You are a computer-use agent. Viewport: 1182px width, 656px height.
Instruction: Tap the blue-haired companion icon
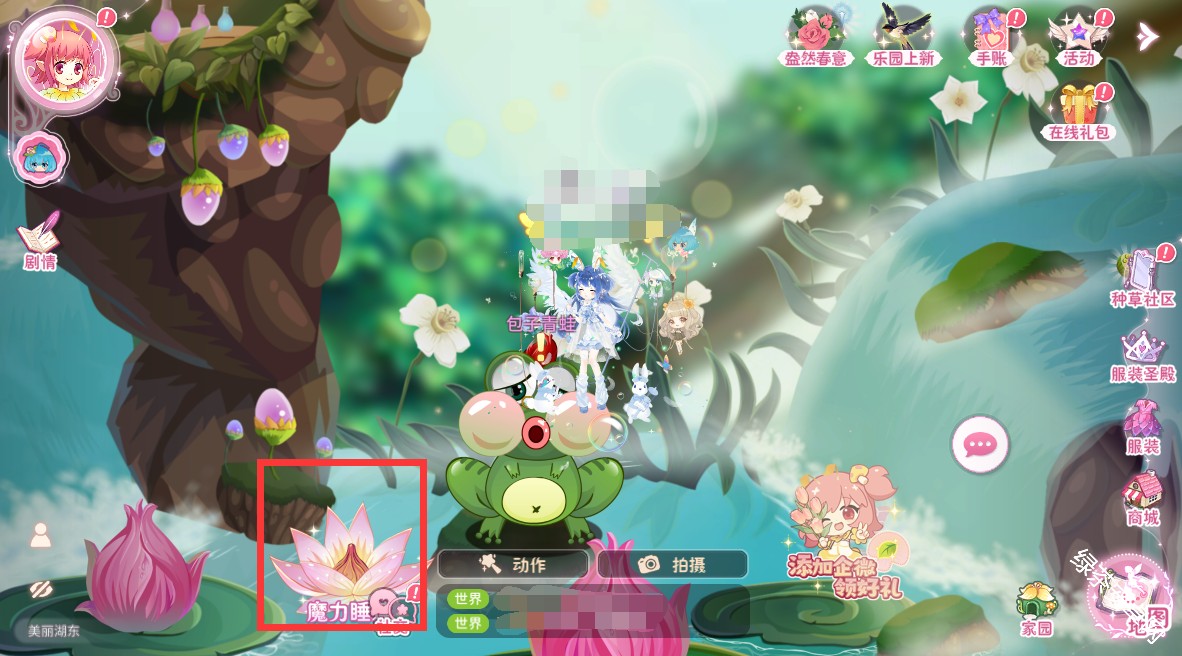click(41, 158)
